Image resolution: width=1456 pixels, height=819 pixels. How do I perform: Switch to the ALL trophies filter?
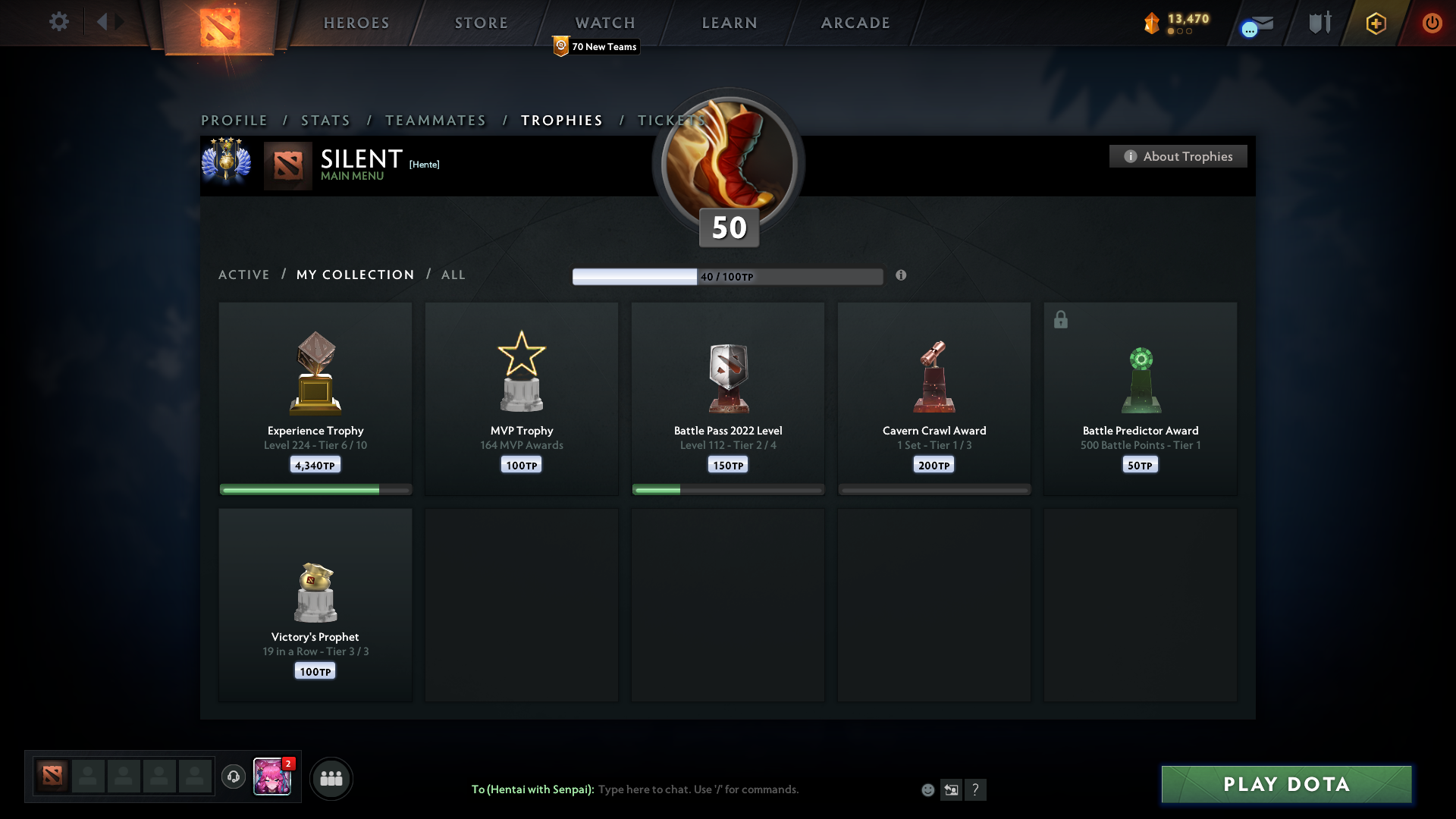coord(453,275)
